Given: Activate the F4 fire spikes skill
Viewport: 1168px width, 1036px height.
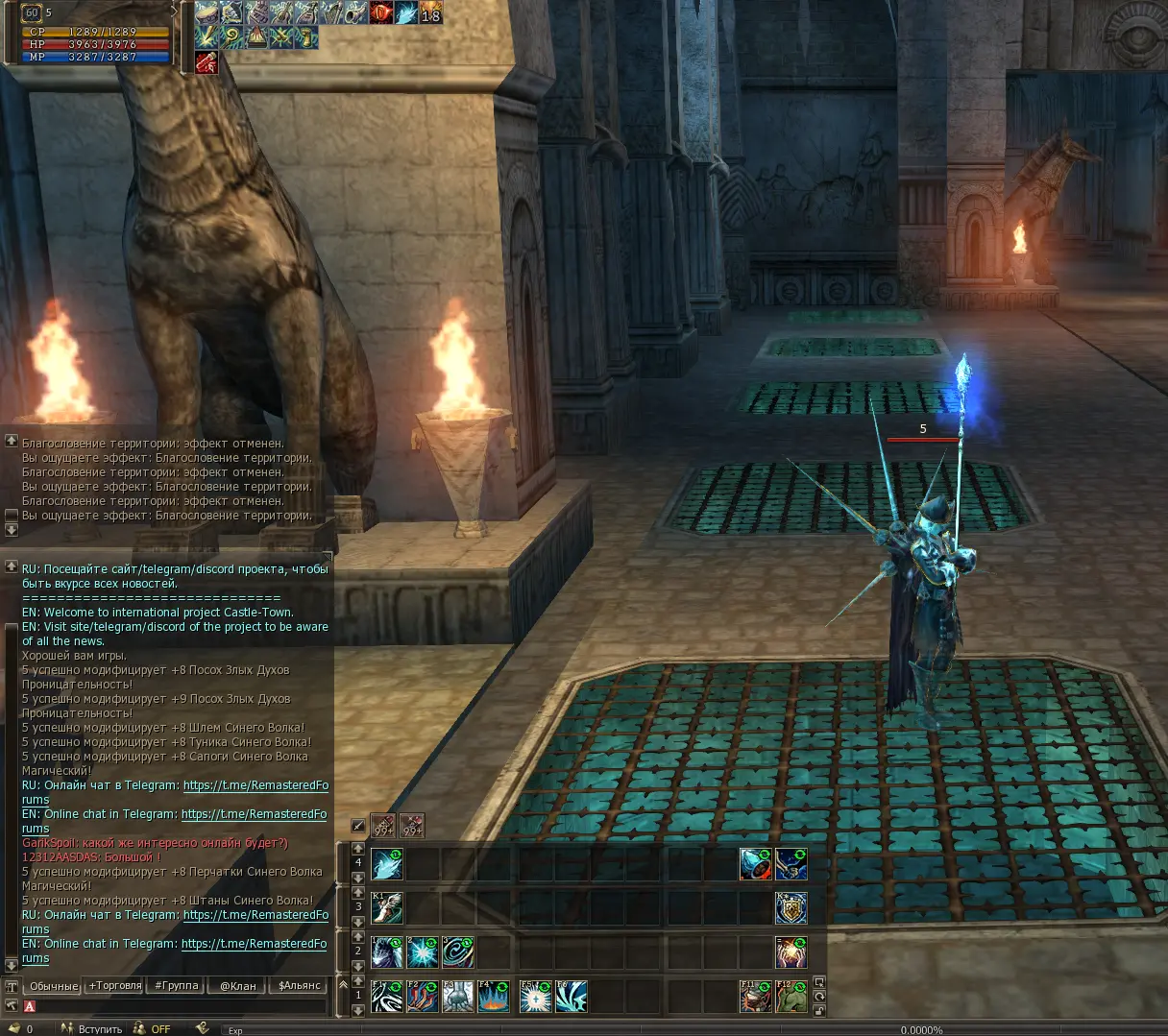Looking at the screenshot, I should [x=494, y=997].
